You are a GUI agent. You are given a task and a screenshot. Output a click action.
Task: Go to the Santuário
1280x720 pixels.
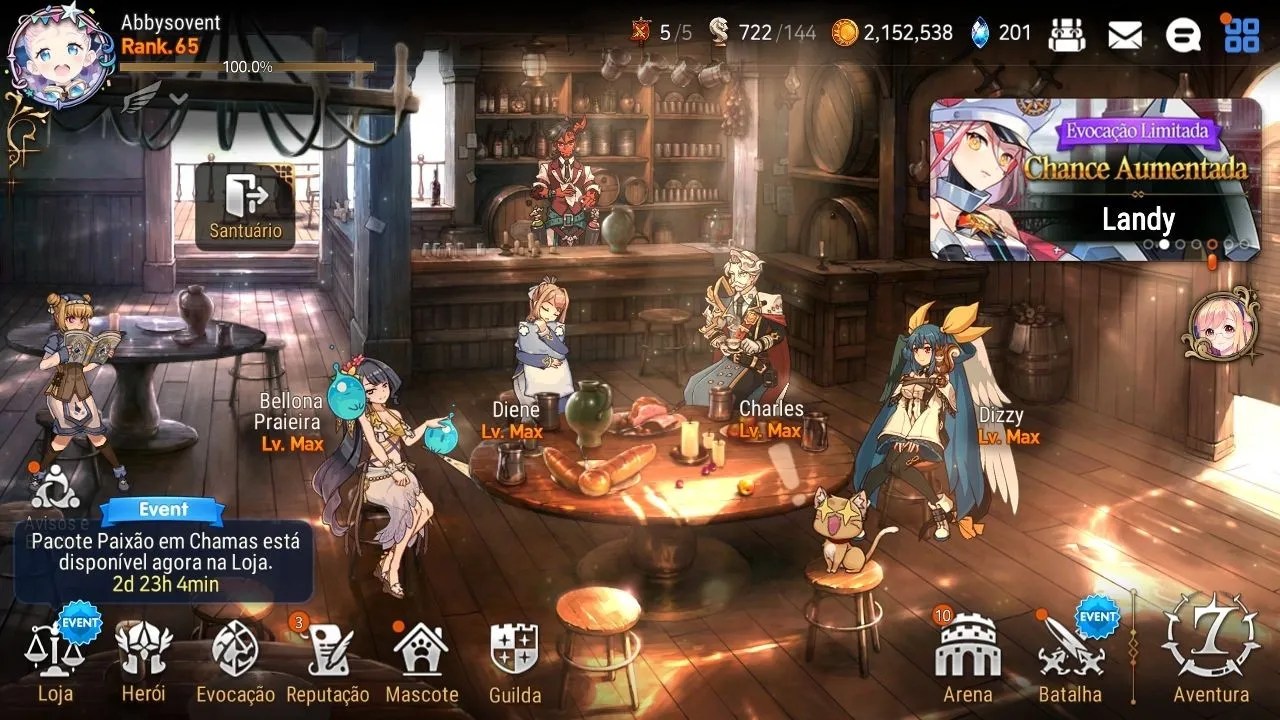pos(245,207)
